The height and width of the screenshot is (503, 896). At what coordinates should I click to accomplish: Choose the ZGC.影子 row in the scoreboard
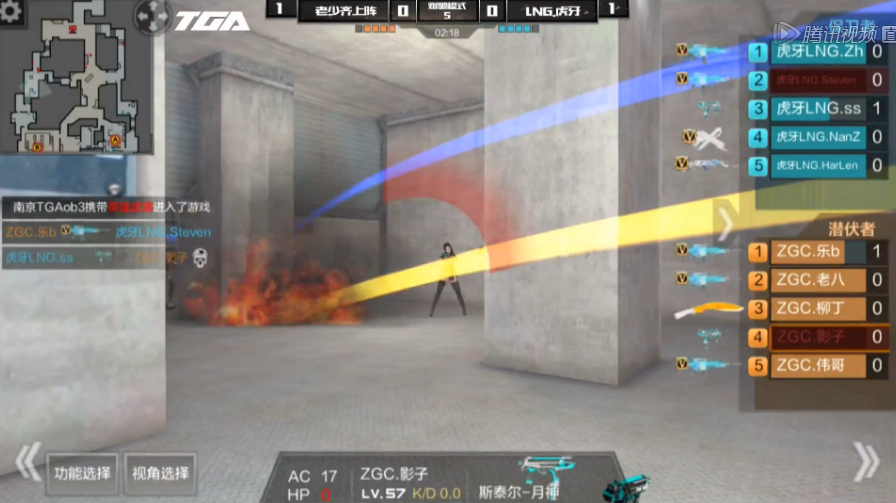click(817, 338)
